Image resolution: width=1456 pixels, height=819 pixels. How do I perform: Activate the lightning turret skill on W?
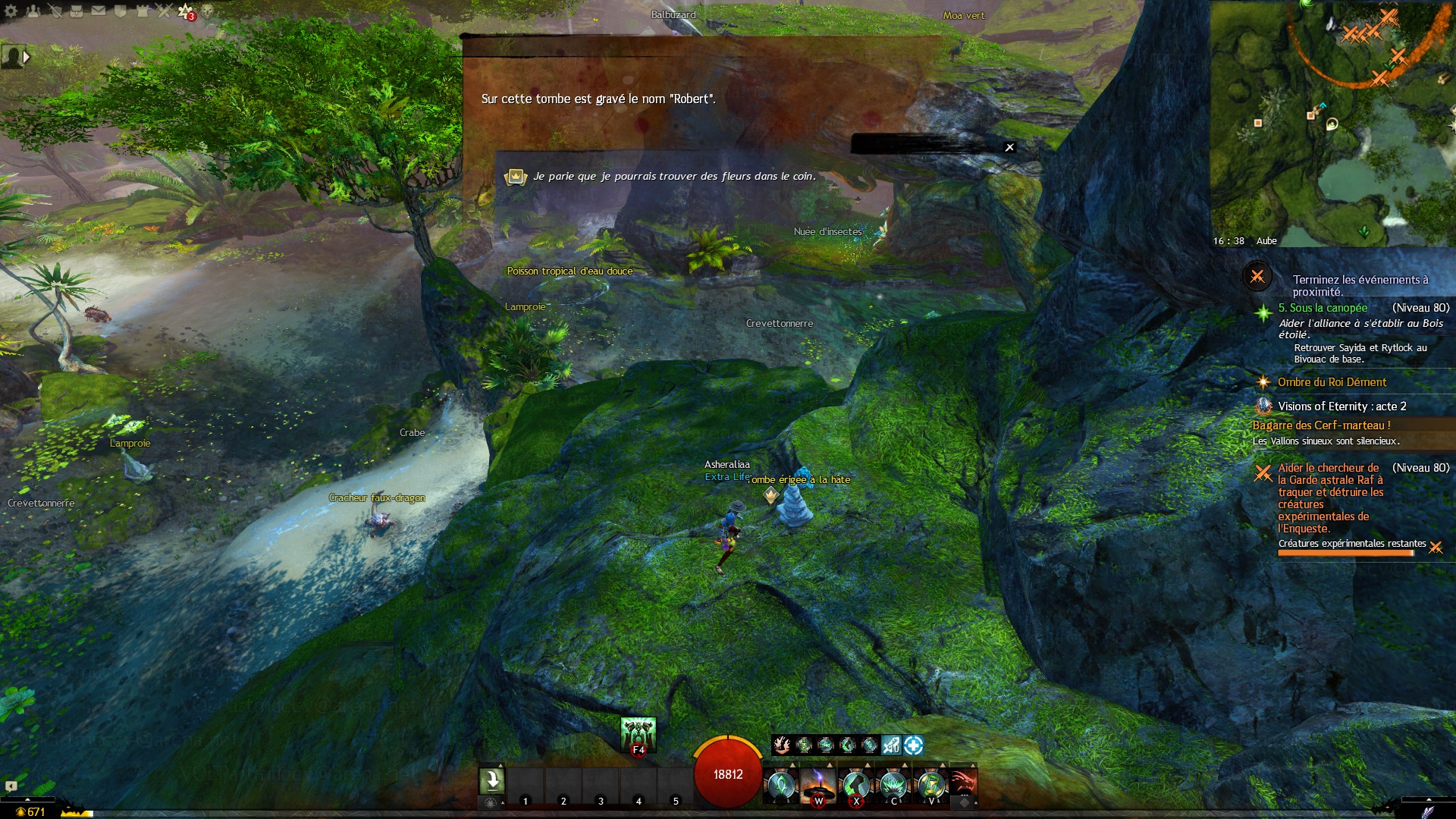pyautogui.click(x=818, y=785)
